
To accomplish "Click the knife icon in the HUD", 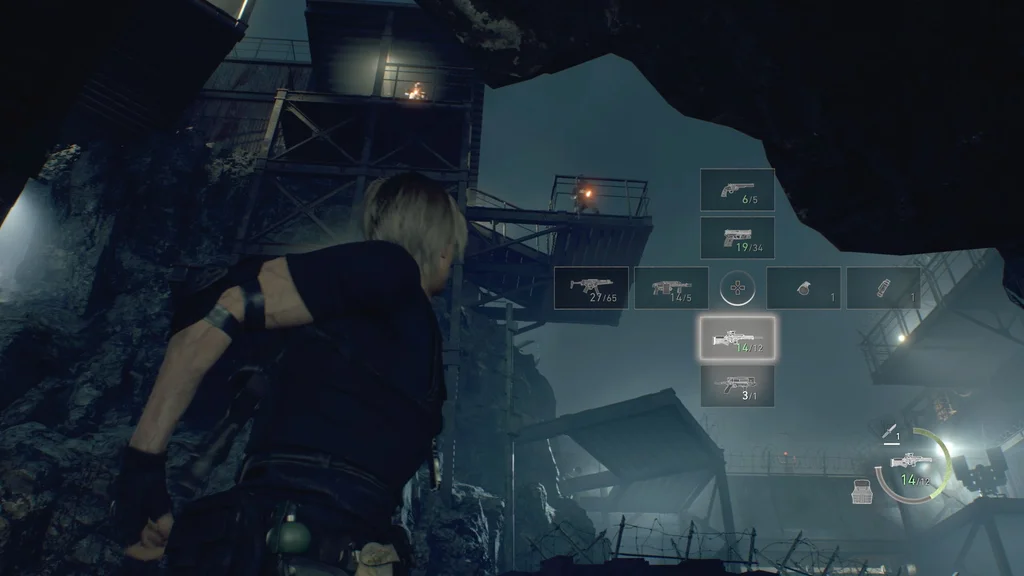I will pyautogui.click(x=888, y=432).
